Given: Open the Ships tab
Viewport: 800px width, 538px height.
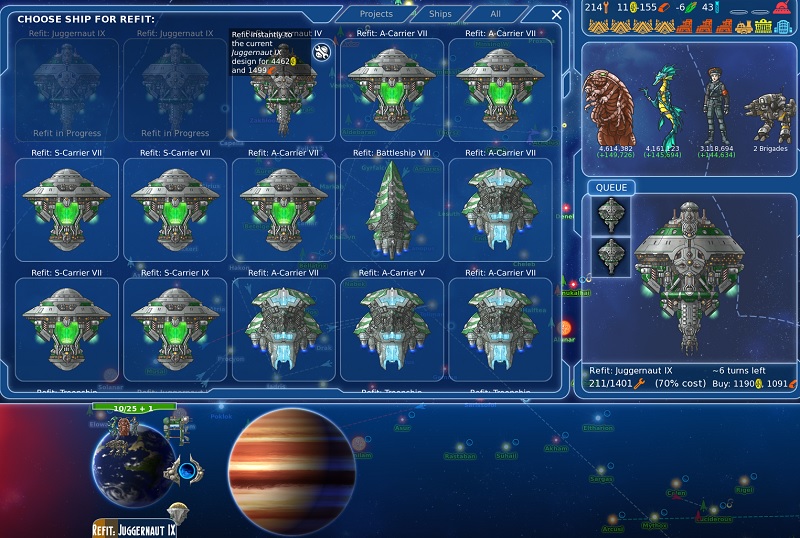Looking at the screenshot, I should (x=440, y=14).
